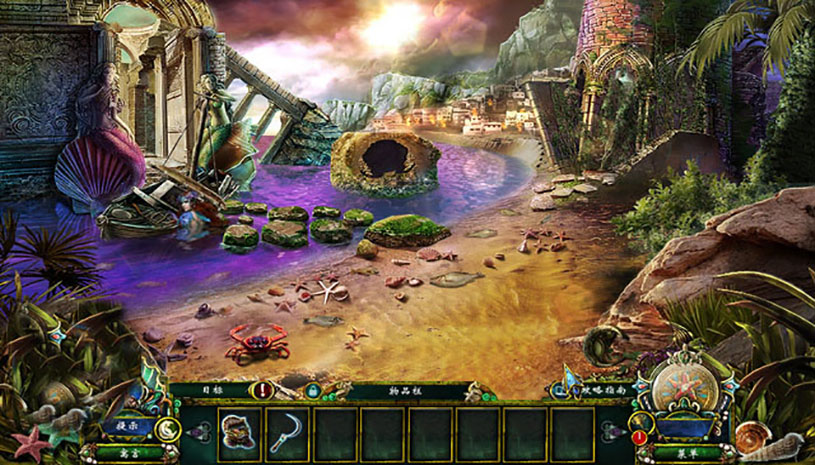Click the red exclamation alert by compass
This screenshot has height=465, width=815.
tap(638, 436)
